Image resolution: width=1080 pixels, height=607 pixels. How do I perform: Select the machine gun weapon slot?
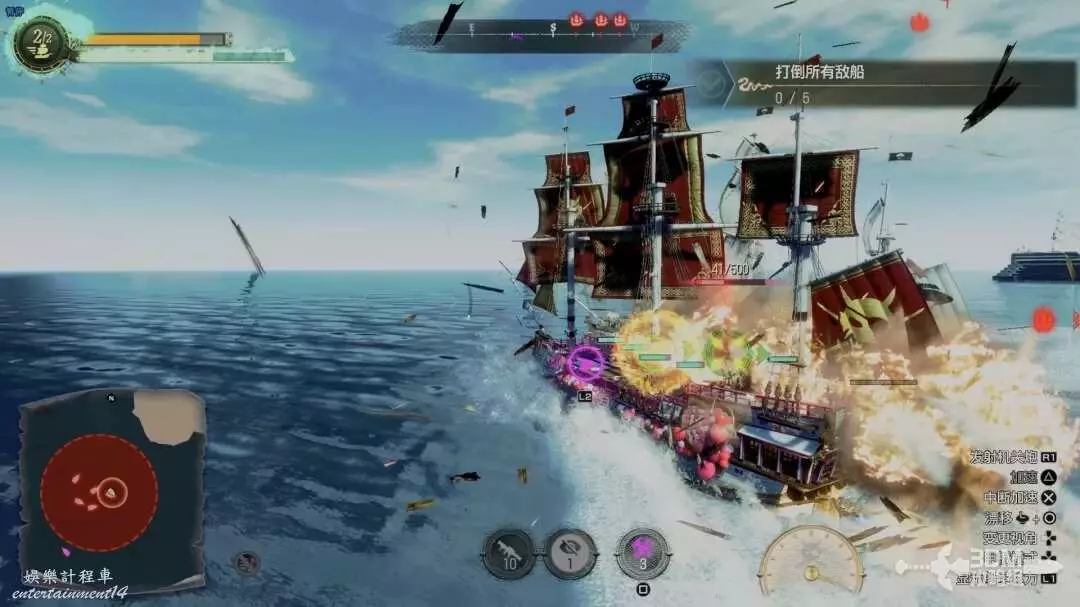pyautogui.click(x=509, y=553)
